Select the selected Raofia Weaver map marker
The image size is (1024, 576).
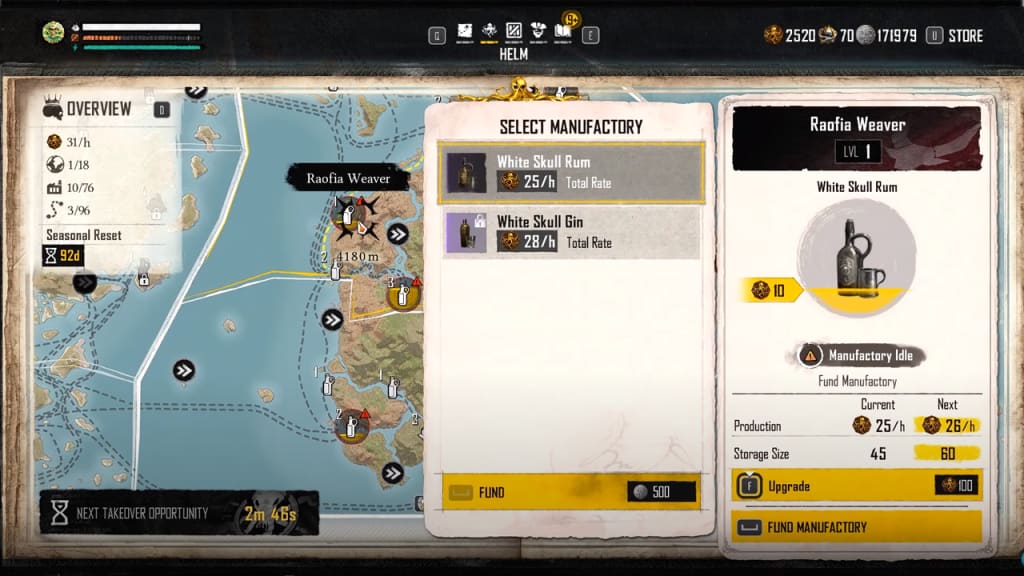coord(349,215)
